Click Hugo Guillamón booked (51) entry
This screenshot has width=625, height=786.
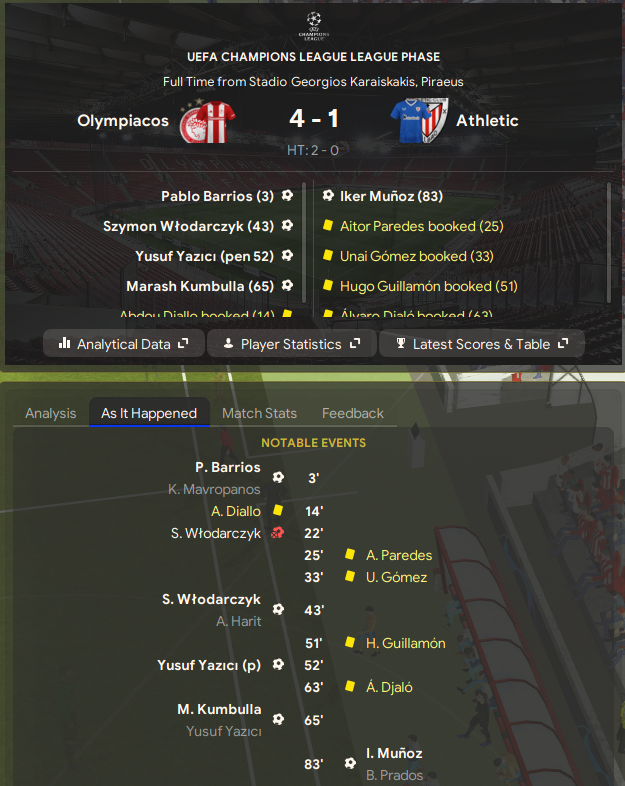click(x=429, y=286)
